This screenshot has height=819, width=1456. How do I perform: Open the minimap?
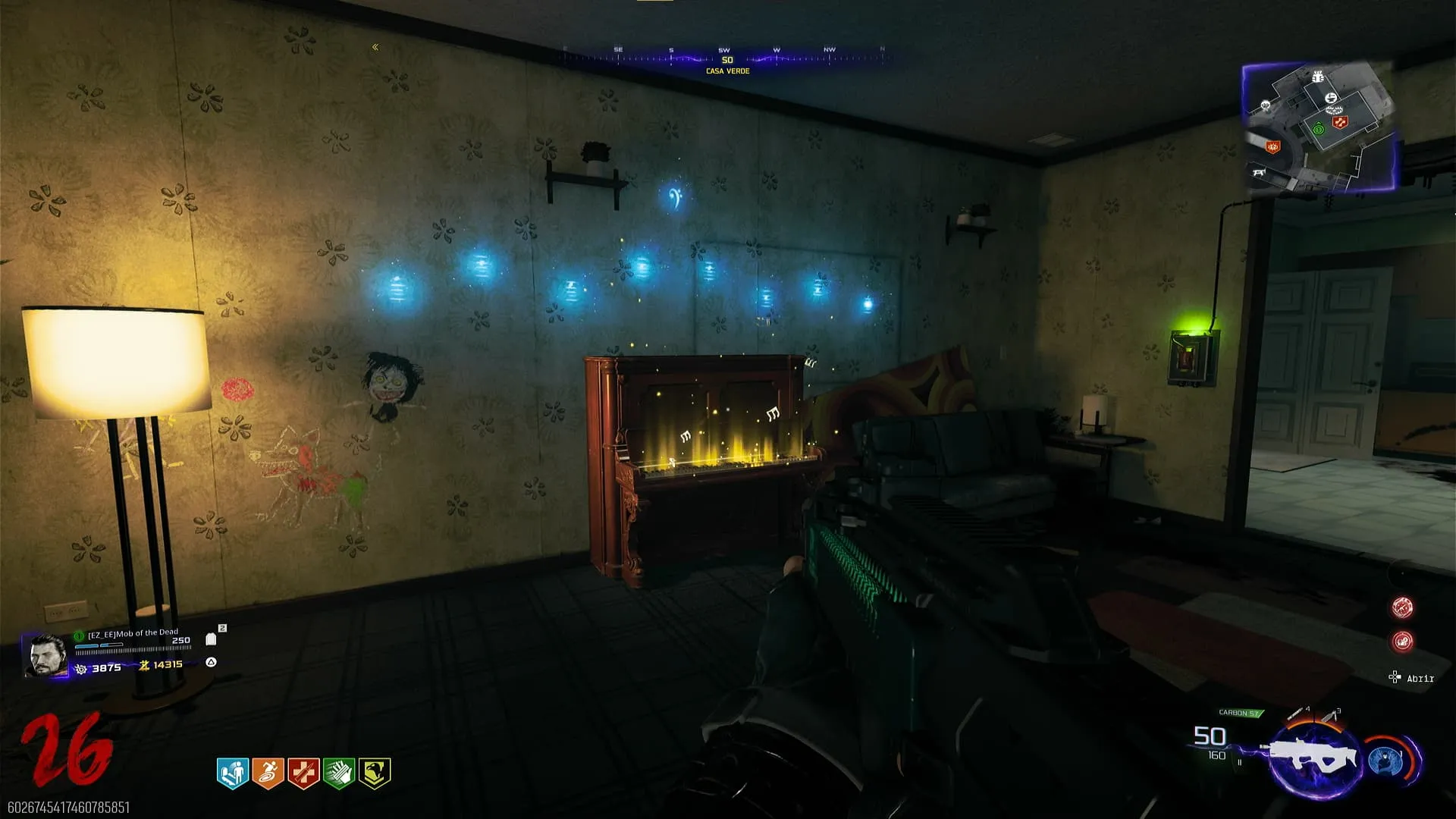click(x=1319, y=127)
